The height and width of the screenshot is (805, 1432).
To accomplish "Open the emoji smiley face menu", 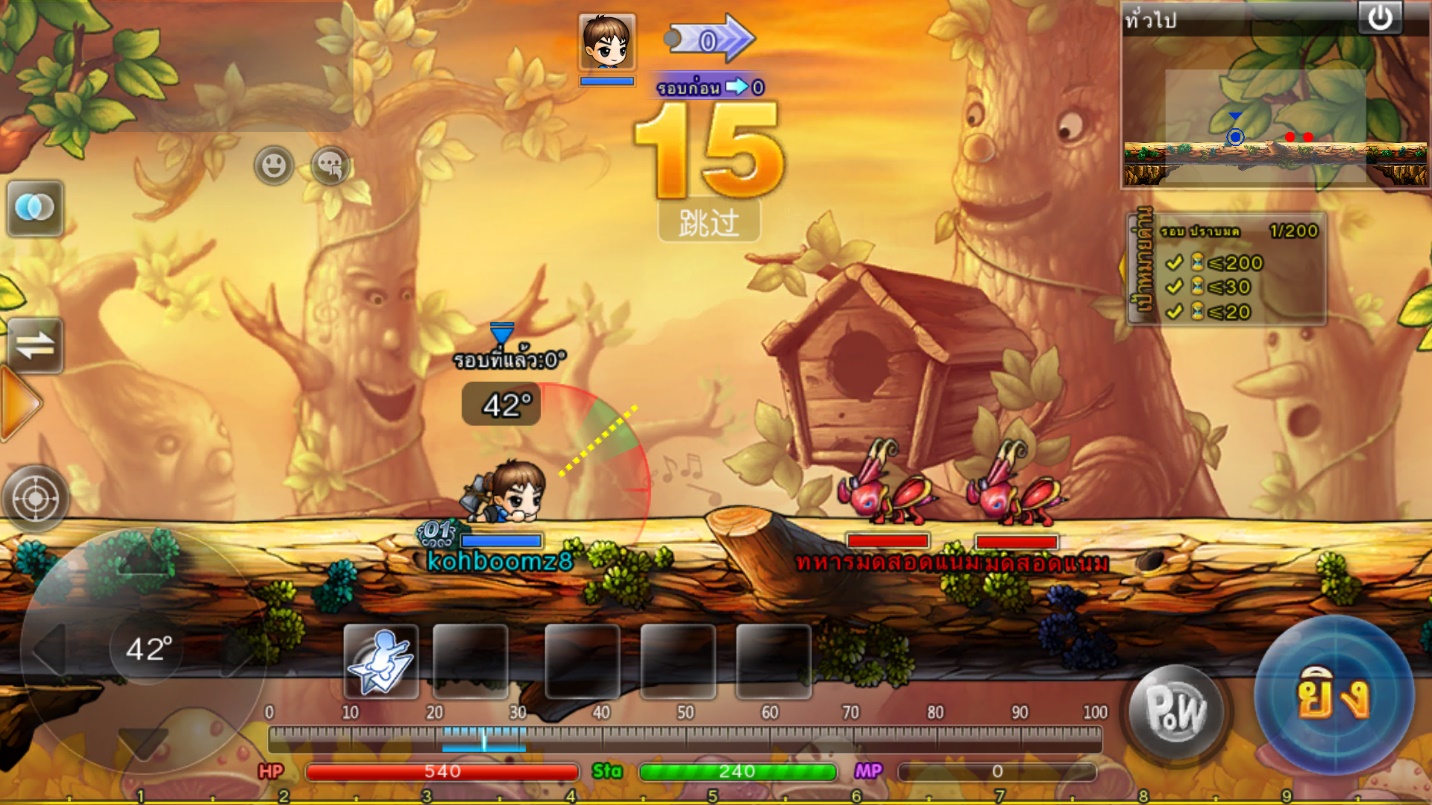I will pos(273,165).
